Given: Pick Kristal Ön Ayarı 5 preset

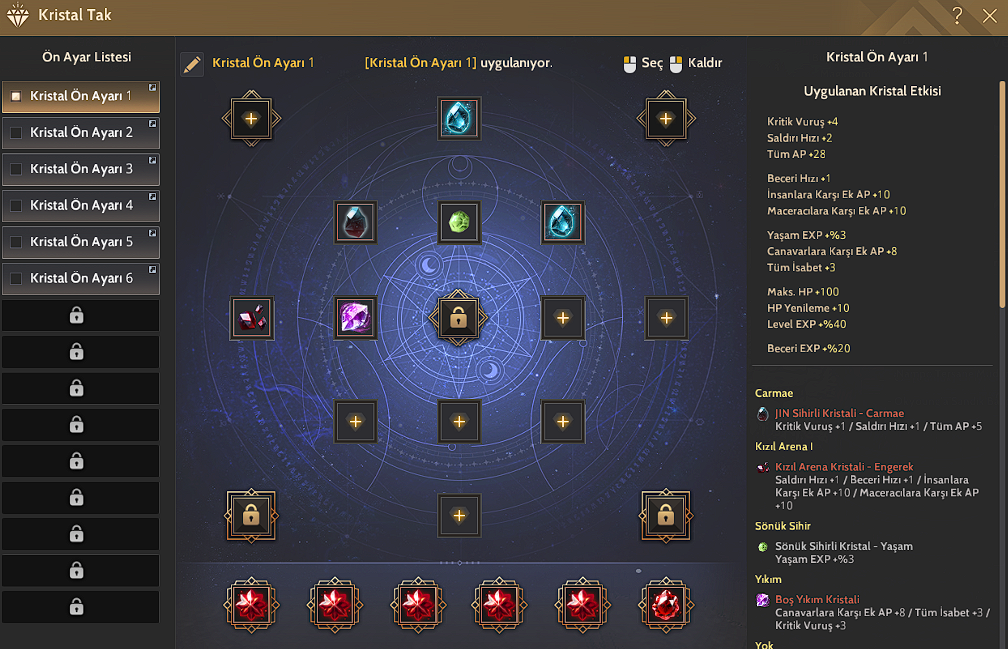Looking at the screenshot, I should (81, 242).
